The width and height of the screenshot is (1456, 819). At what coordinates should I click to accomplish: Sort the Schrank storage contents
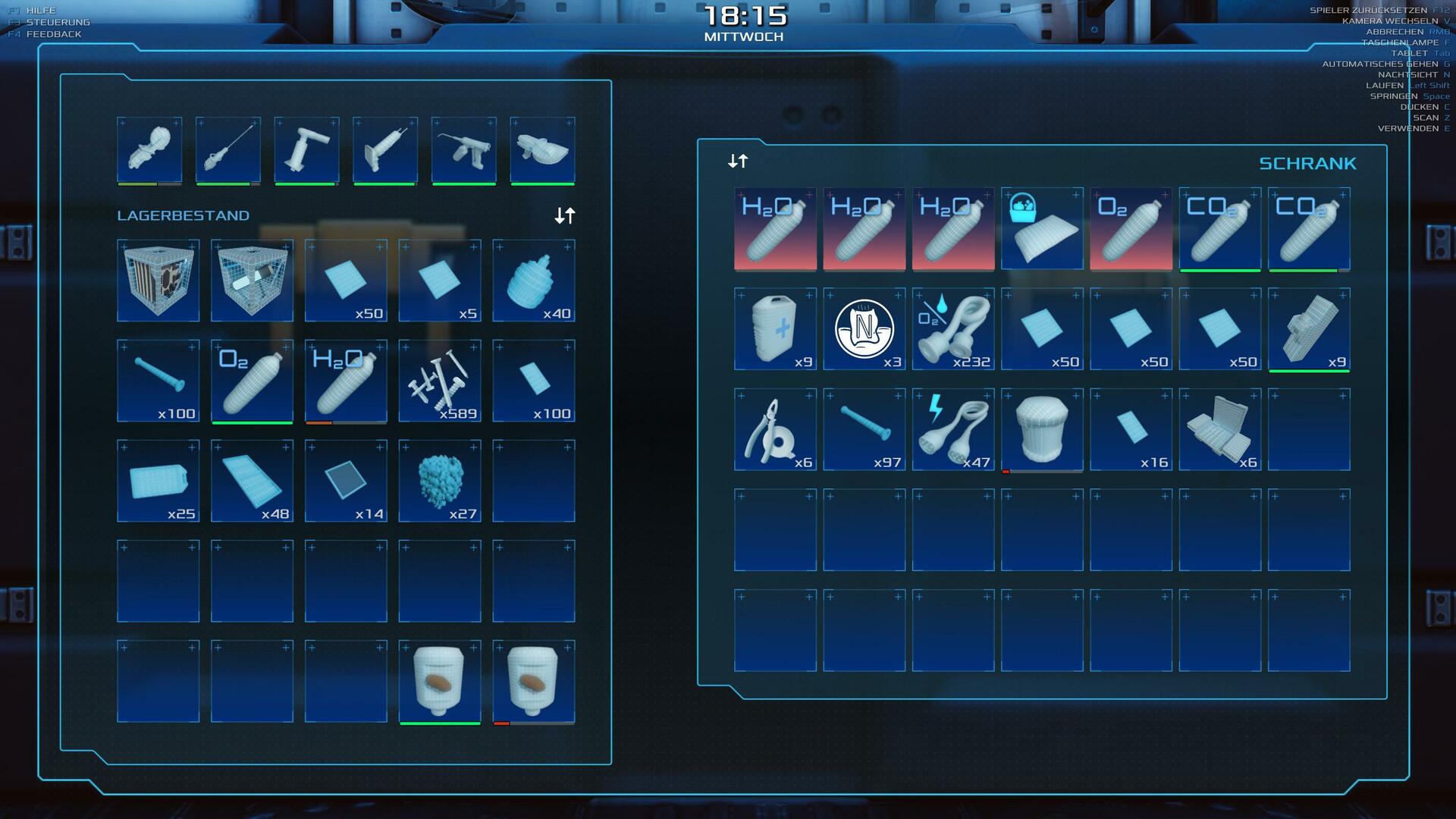point(738,161)
